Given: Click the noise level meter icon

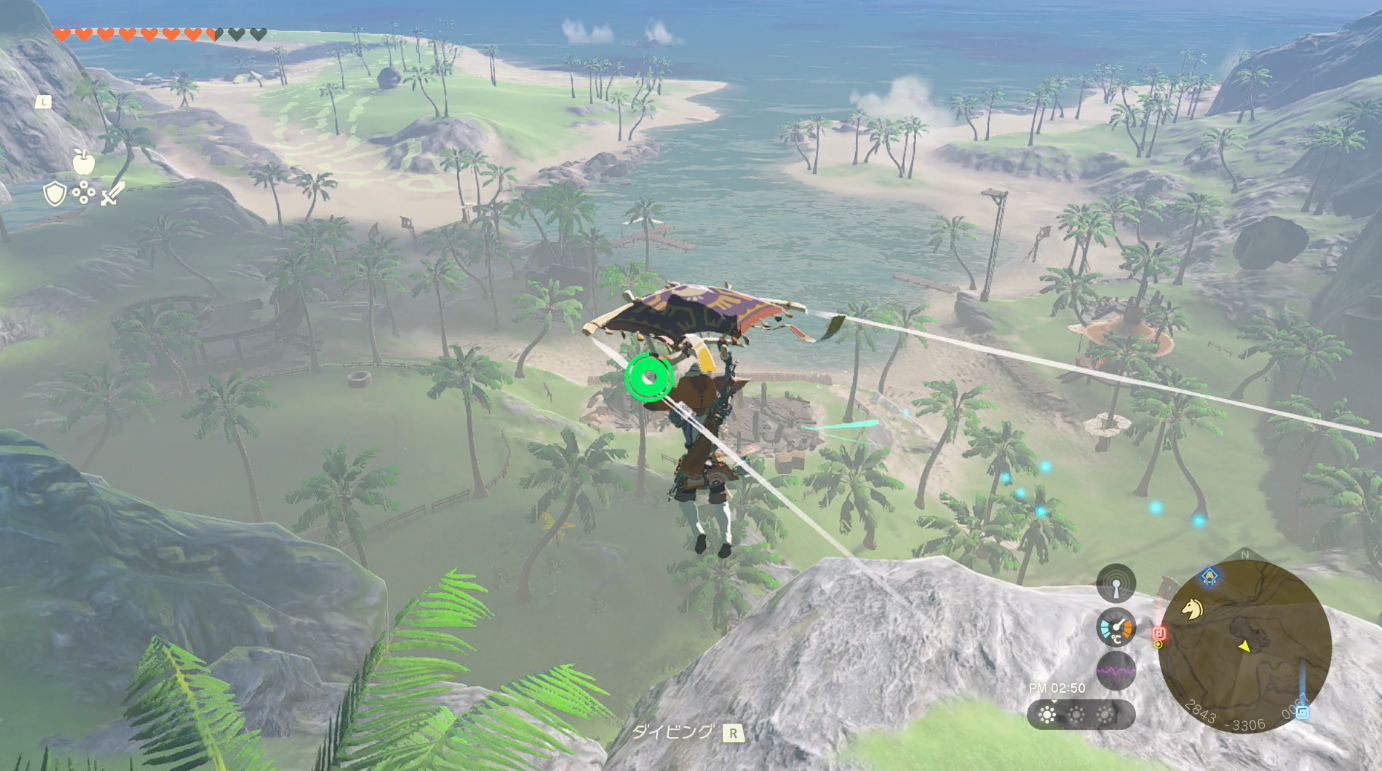Looking at the screenshot, I should (x=1116, y=670).
